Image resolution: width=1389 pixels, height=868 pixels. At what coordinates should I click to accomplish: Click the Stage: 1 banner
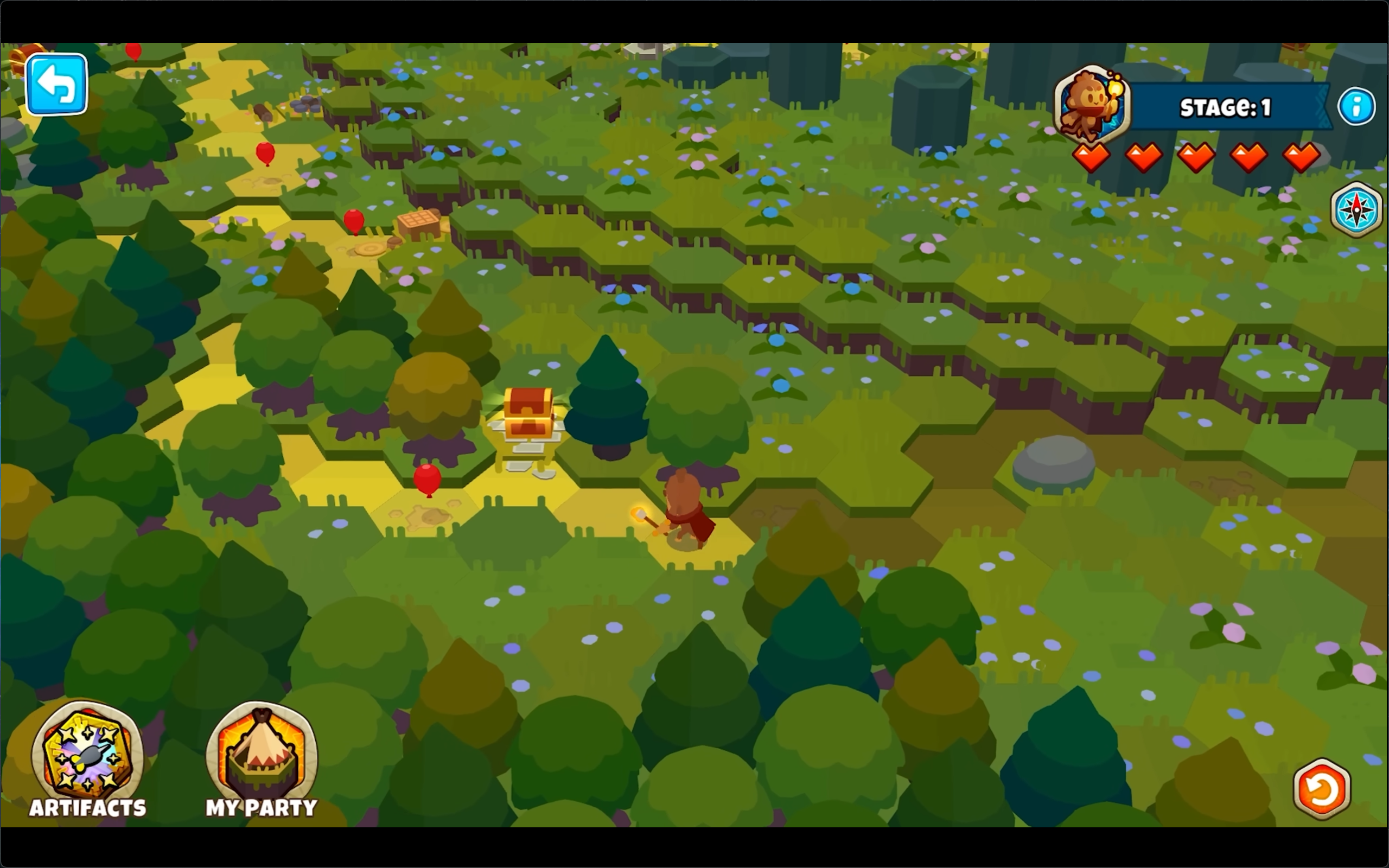point(1226,106)
